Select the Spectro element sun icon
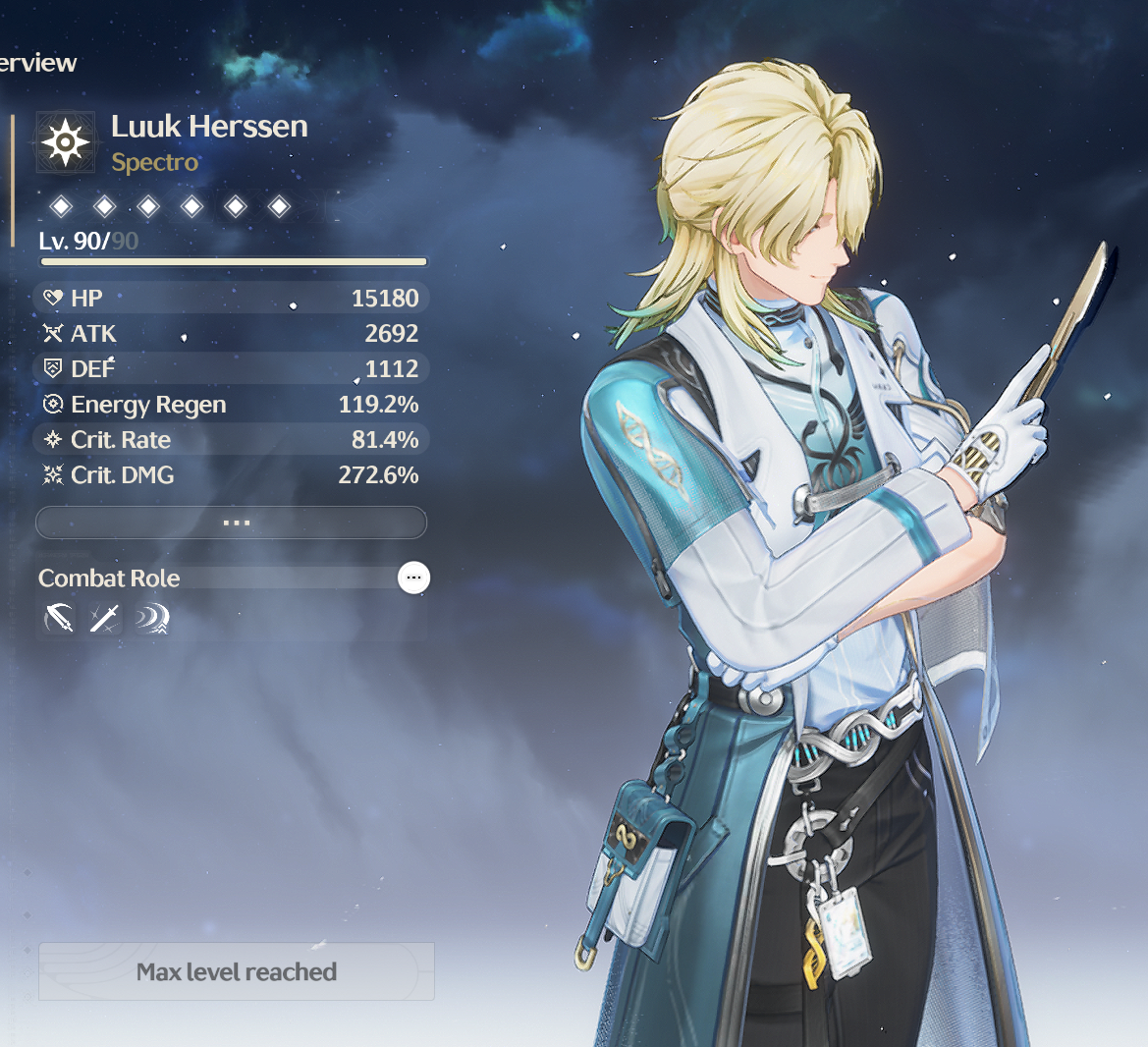 [x=66, y=143]
